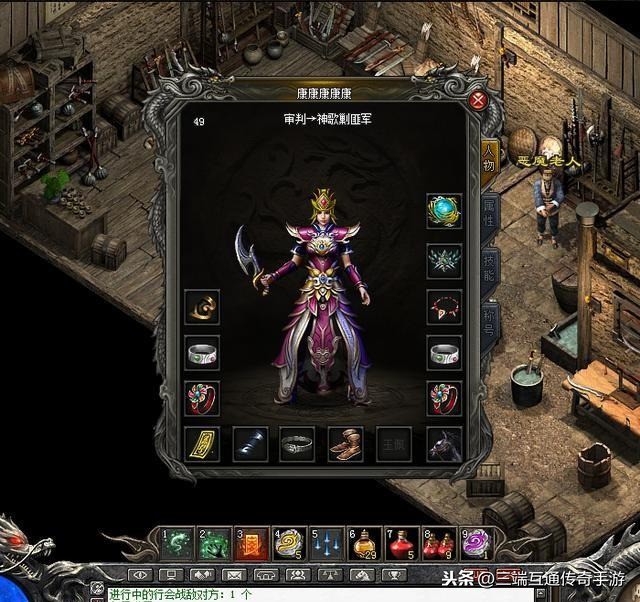Open the mail envelope button
The image size is (640, 602).
pos(233,575)
